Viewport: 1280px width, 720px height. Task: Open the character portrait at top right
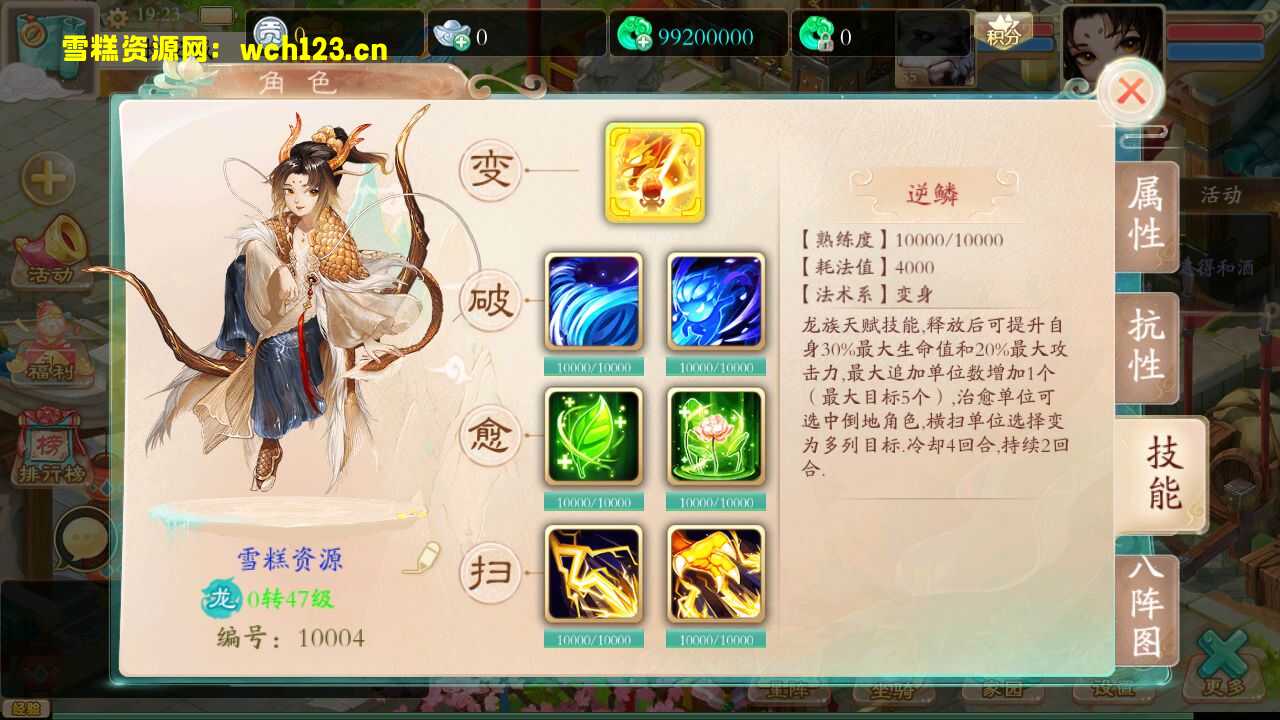pyautogui.click(x=1113, y=40)
